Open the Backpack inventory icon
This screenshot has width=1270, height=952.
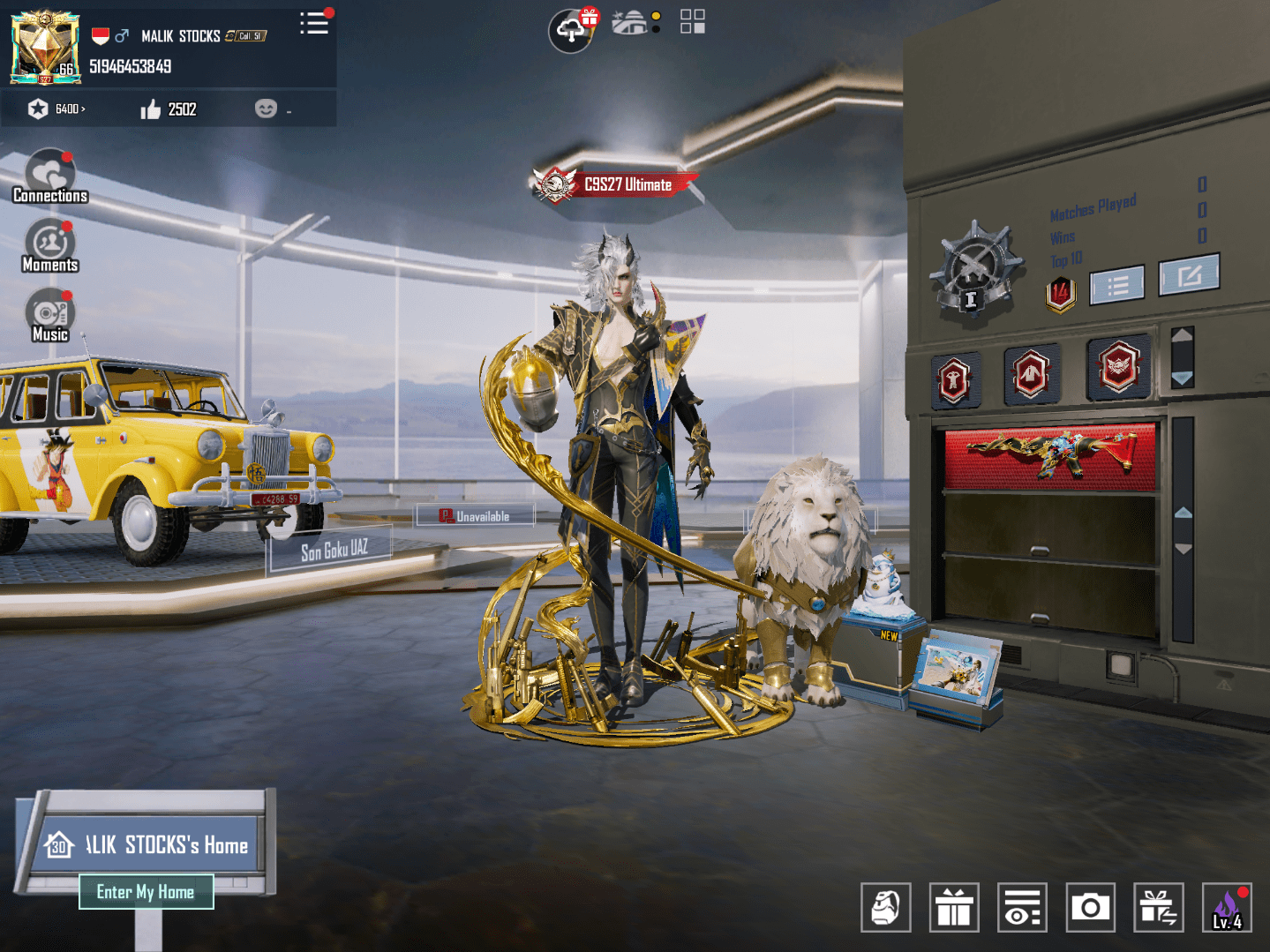tap(886, 907)
